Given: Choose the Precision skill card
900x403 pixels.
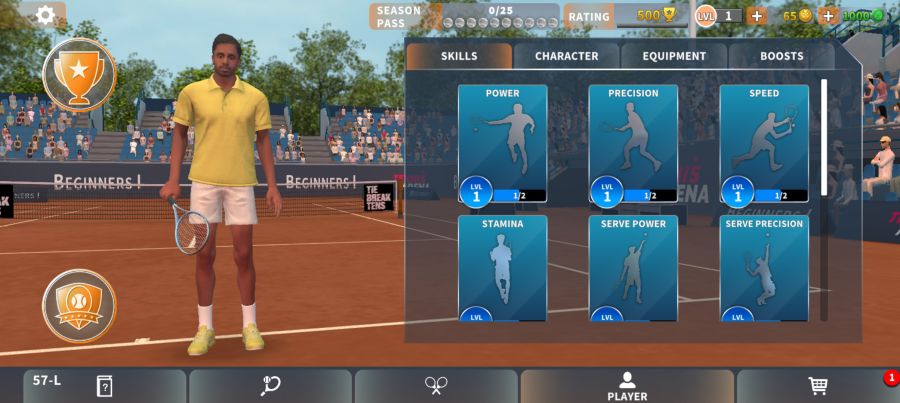Looking at the screenshot, I should [633, 143].
